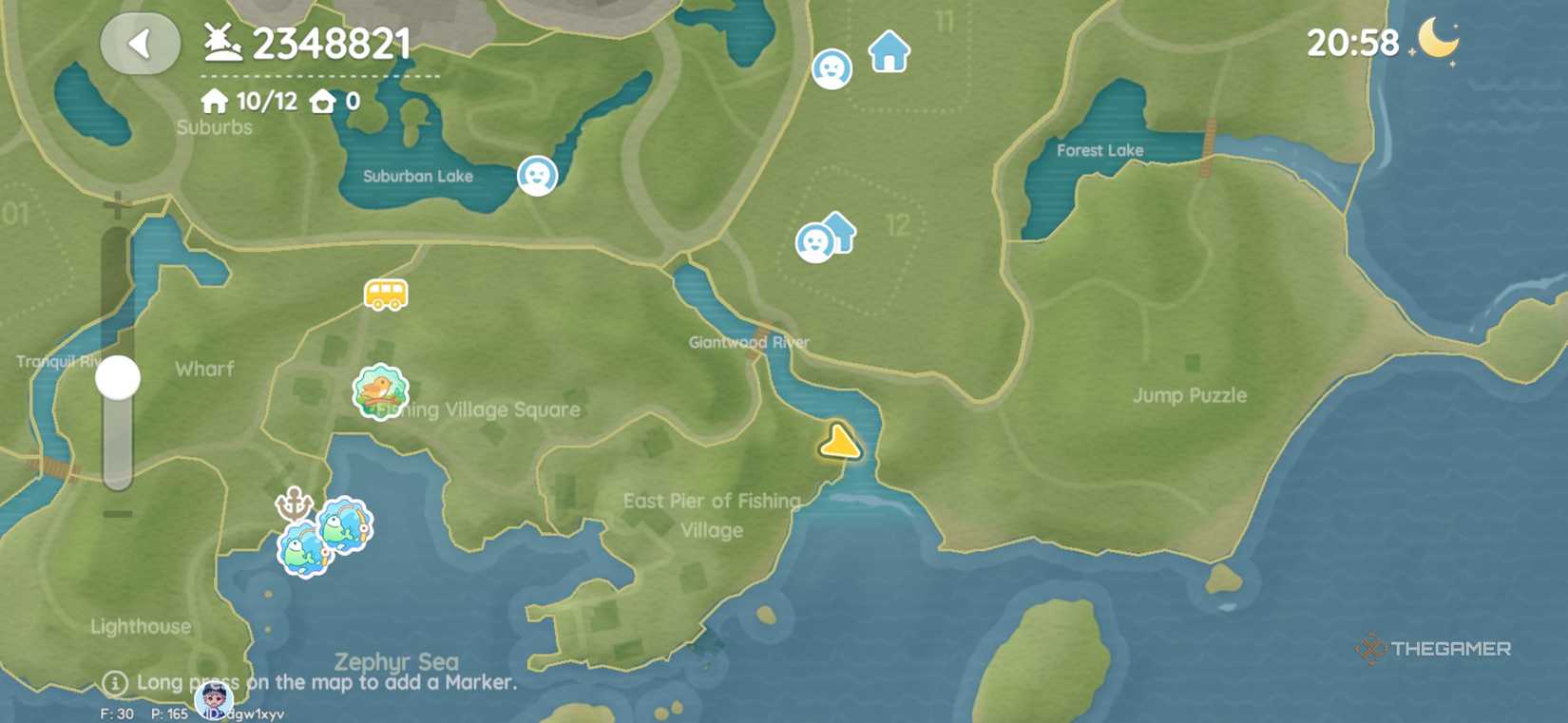Click the back arrow button at top left

139,44
